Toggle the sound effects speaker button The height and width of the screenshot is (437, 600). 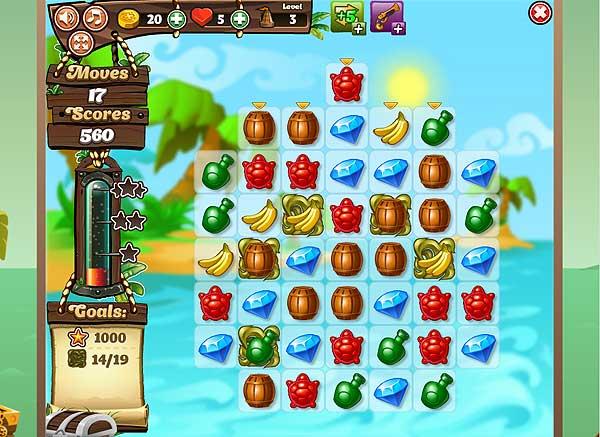click(x=66, y=17)
